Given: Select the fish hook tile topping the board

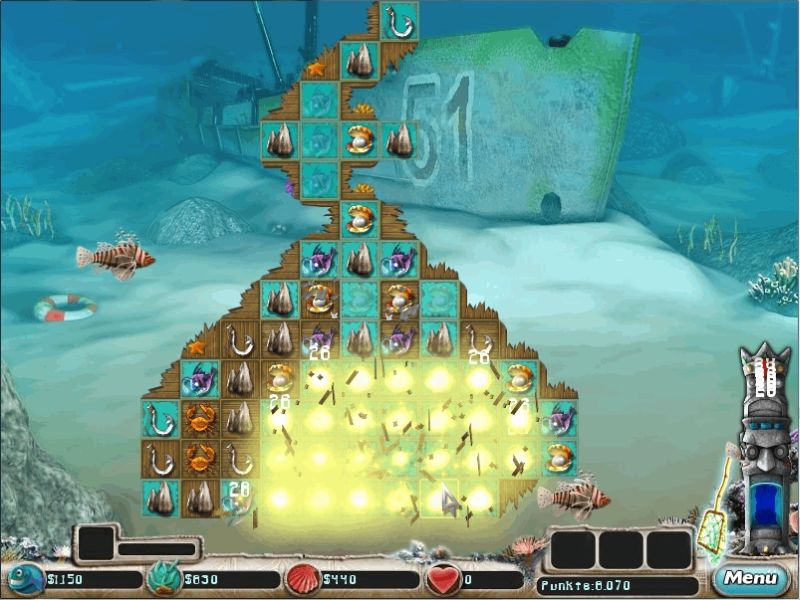Looking at the screenshot, I should (x=399, y=22).
